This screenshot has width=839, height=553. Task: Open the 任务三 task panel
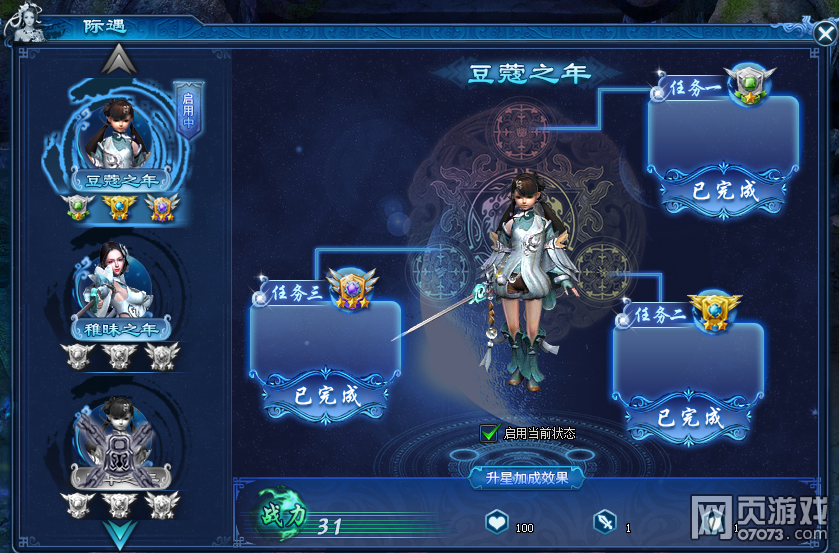click(325, 338)
